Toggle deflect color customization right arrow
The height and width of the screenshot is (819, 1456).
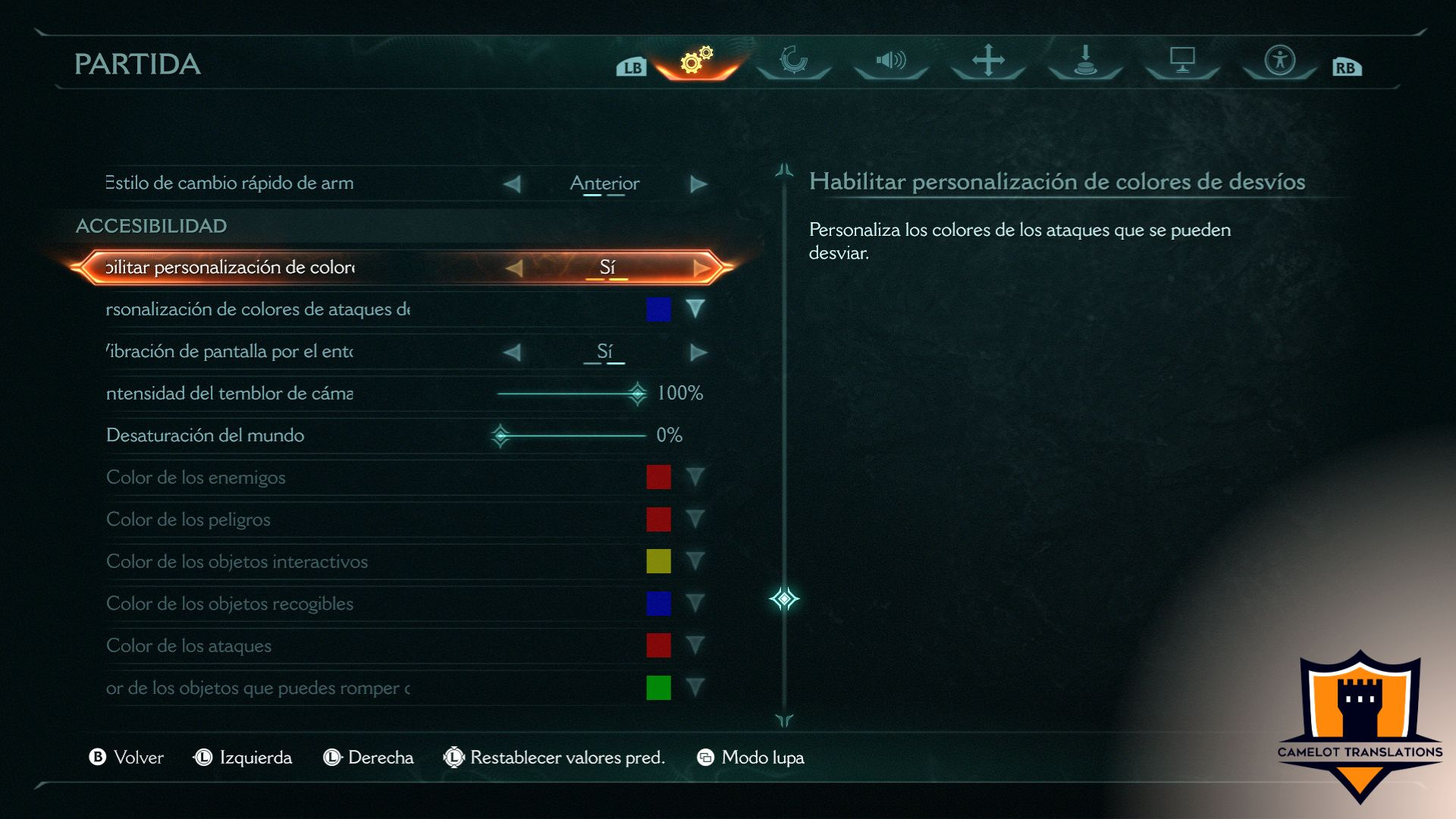701,268
